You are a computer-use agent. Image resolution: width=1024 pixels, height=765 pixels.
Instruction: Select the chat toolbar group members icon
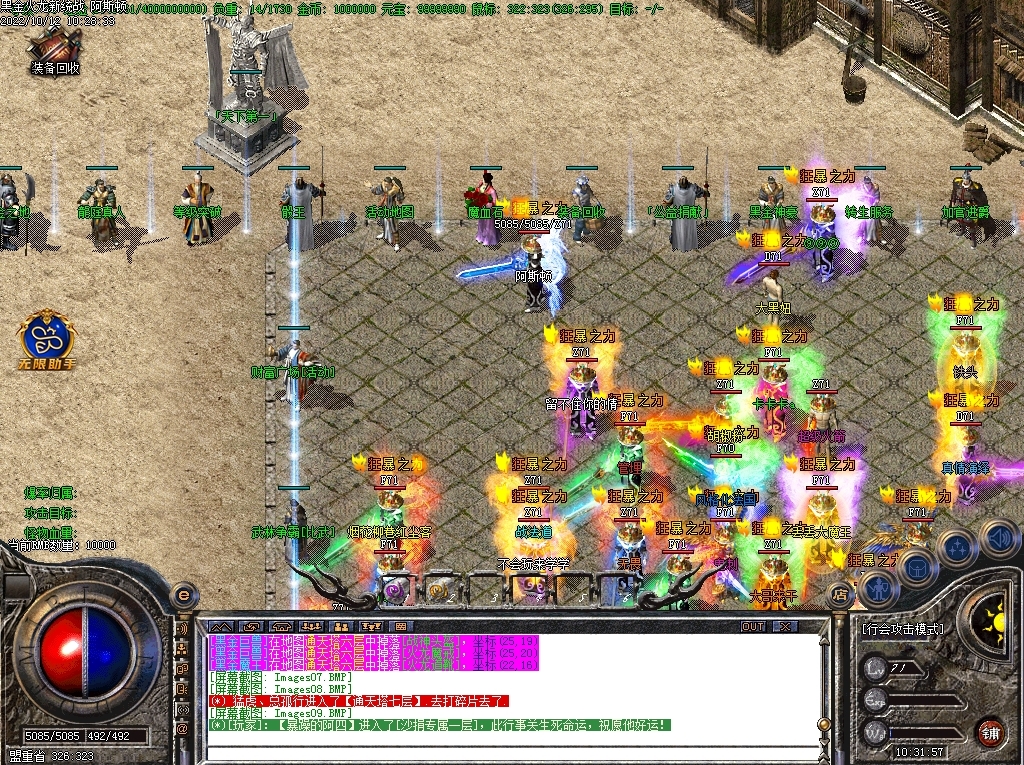point(311,626)
